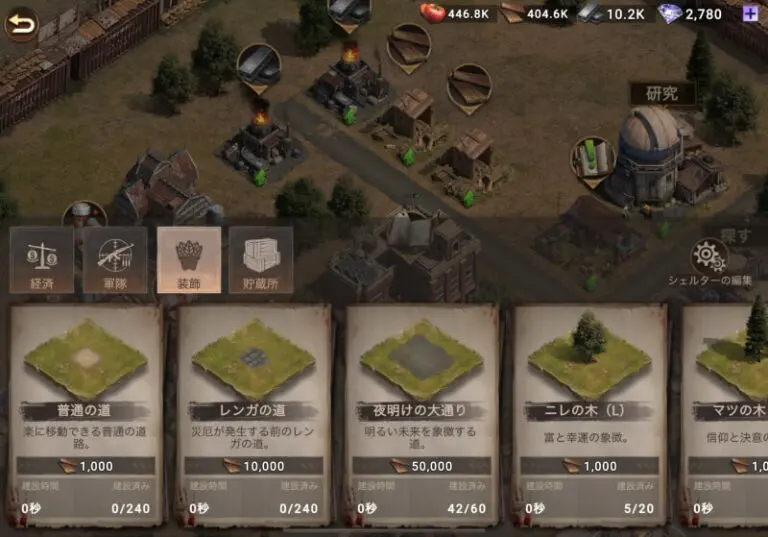Open the 研究 research label
This screenshot has height=537, width=768.
point(661,94)
